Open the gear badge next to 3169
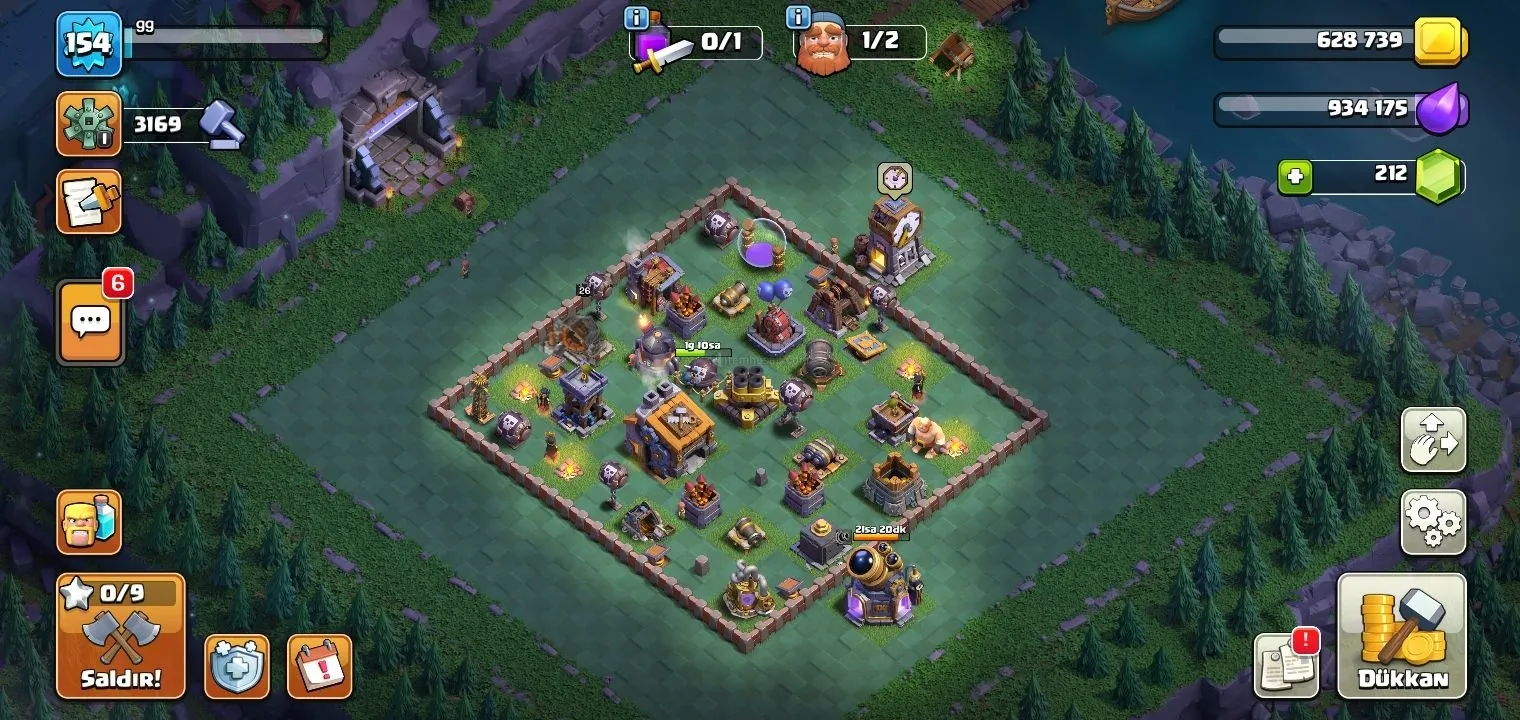This screenshot has height=720, width=1520. pos(89,124)
